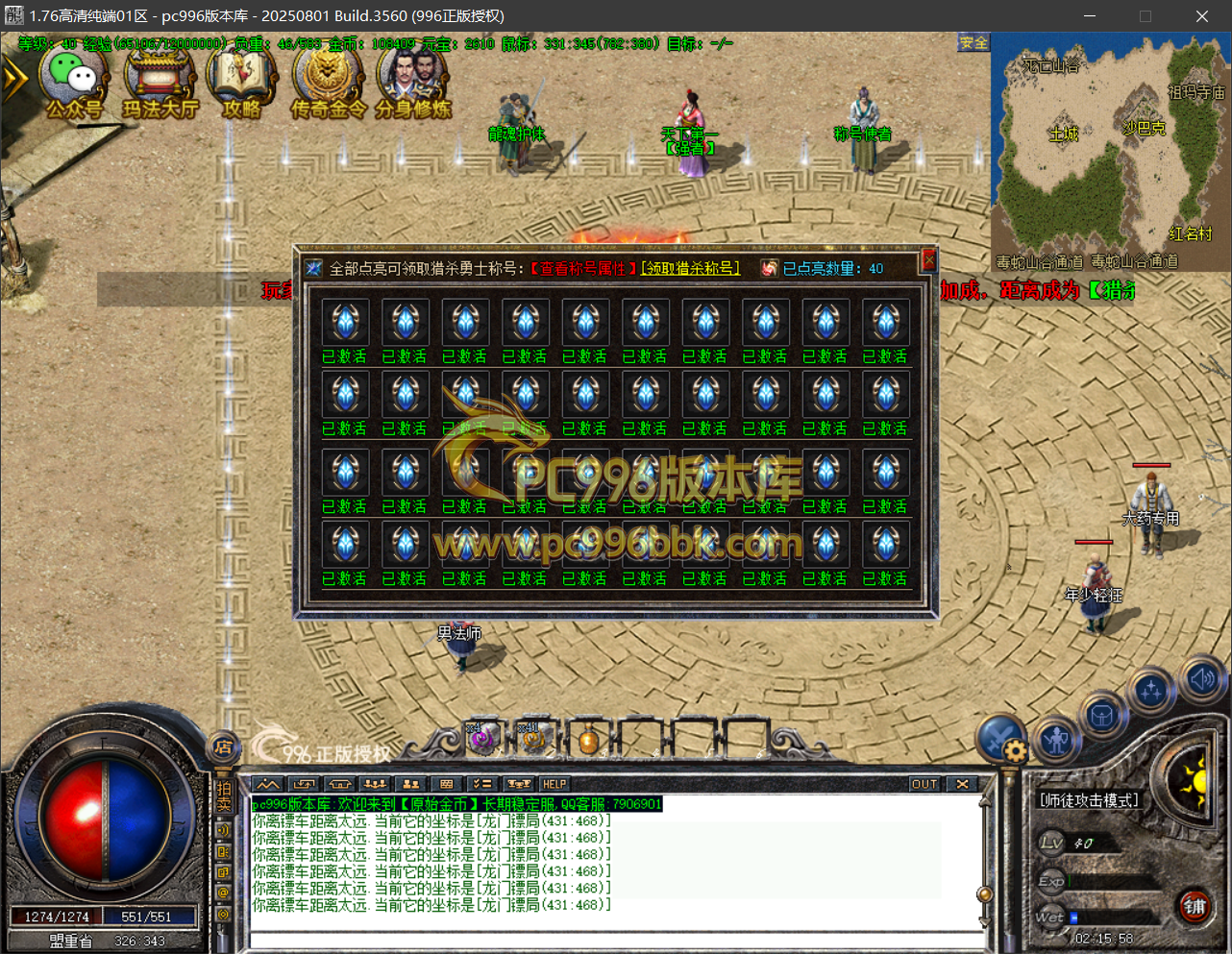
Task: Select the purple ring hotbar slot
Action: (482, 739)
